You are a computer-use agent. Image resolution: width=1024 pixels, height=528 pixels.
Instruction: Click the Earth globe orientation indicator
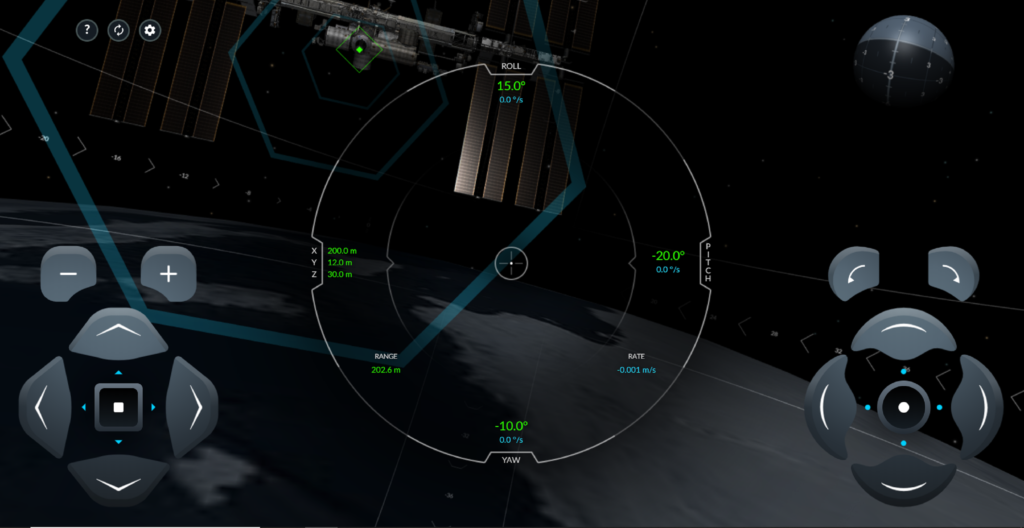coord(902,63)
